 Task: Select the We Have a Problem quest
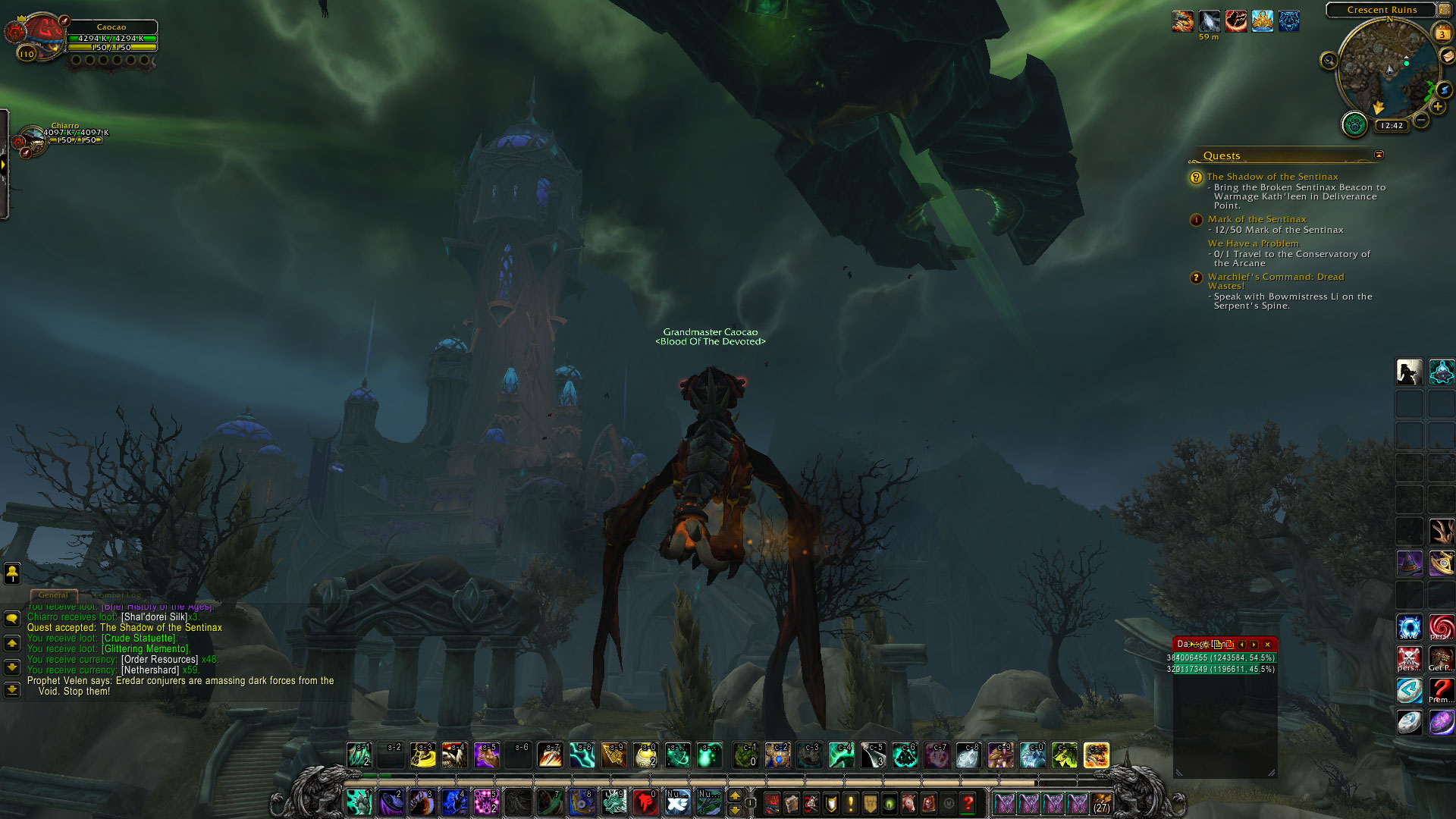click(x=1253, y=243)
